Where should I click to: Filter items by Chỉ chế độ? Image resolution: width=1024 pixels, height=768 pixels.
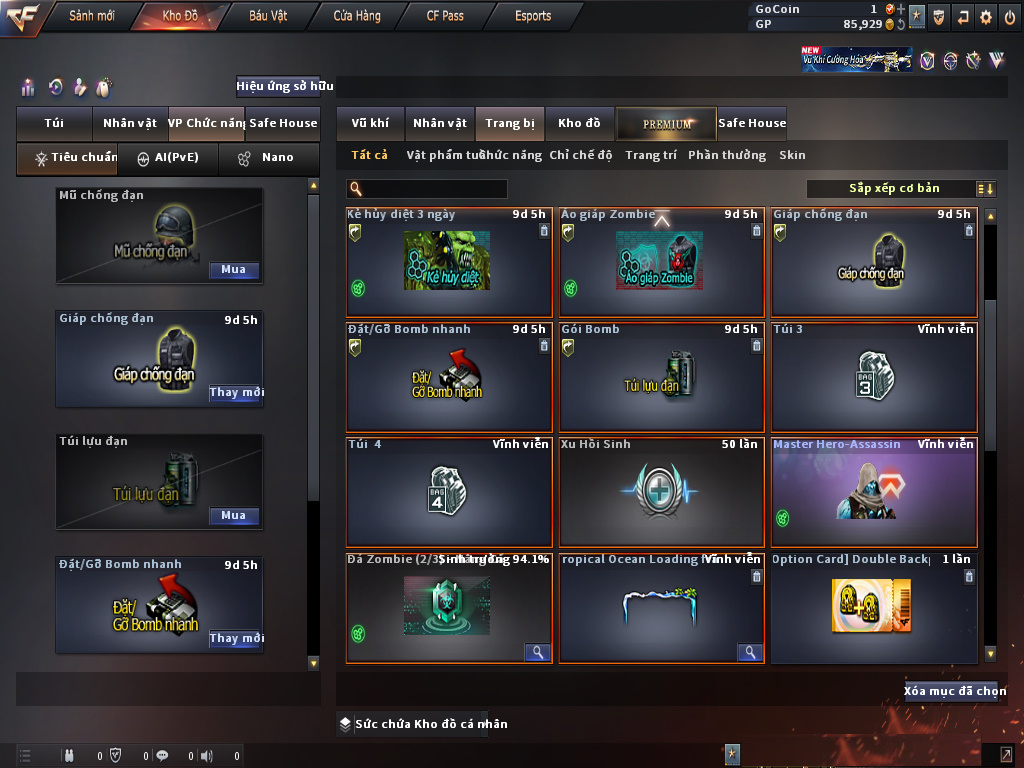[580, 155]
